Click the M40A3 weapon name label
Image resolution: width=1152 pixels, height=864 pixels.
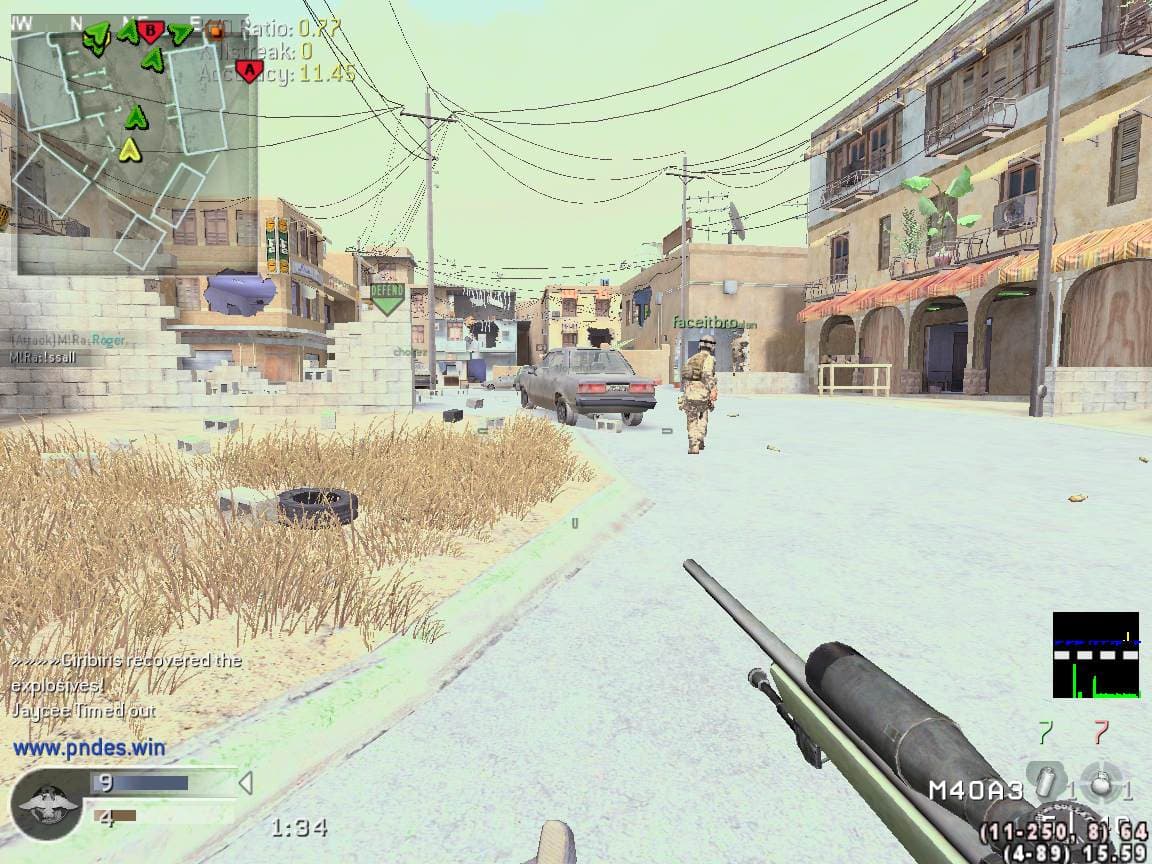975,791
